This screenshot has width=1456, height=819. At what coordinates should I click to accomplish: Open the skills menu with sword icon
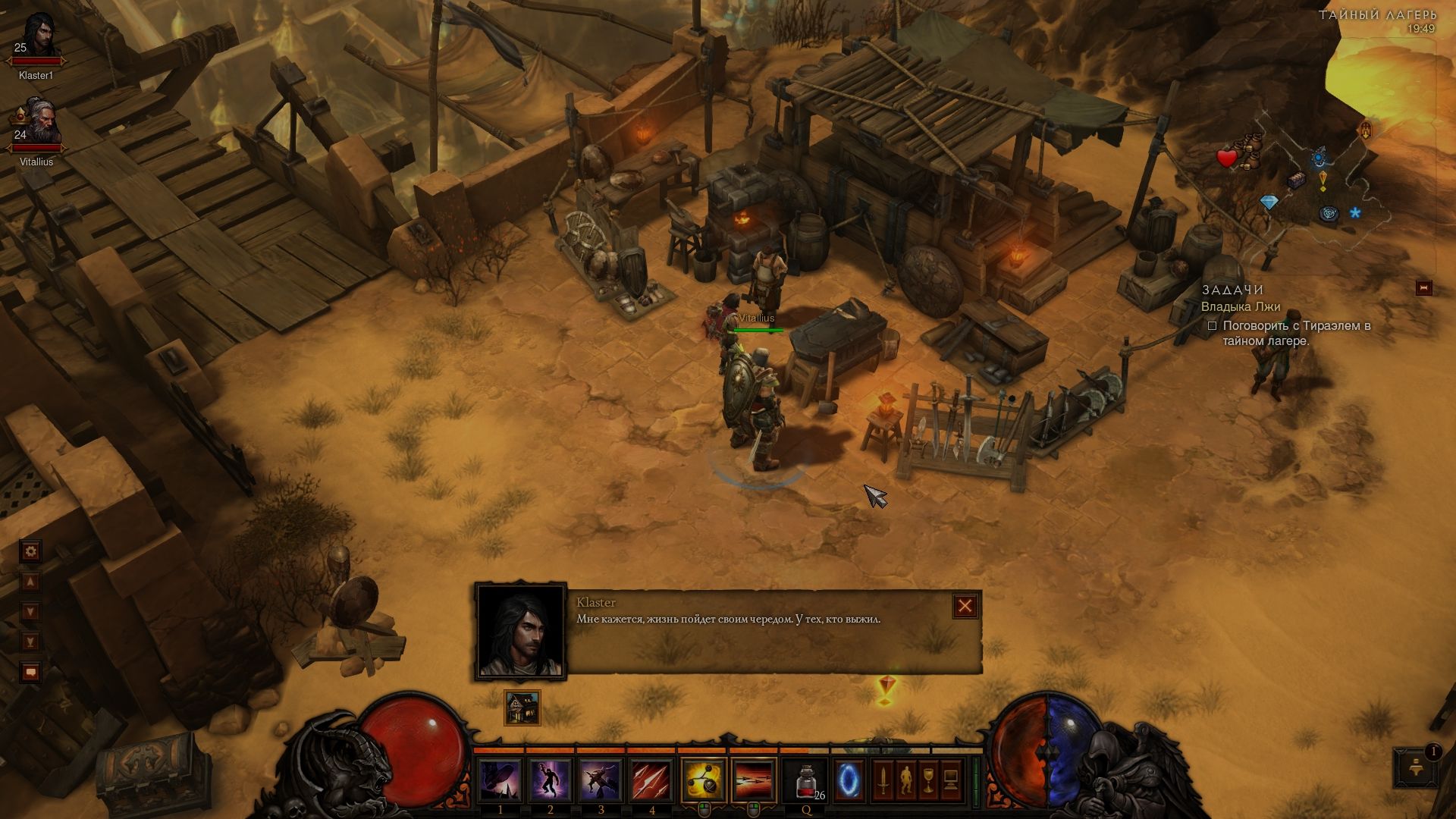pyautogui.click(x=882, y=780)
